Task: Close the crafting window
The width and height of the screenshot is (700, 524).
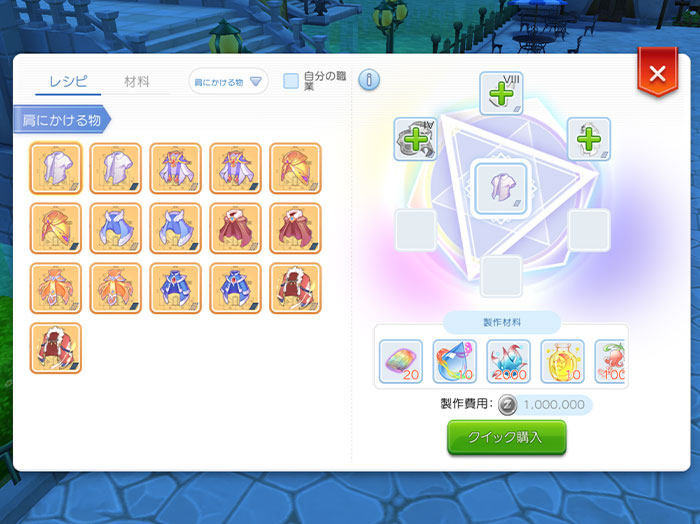Action: [657, 74]
